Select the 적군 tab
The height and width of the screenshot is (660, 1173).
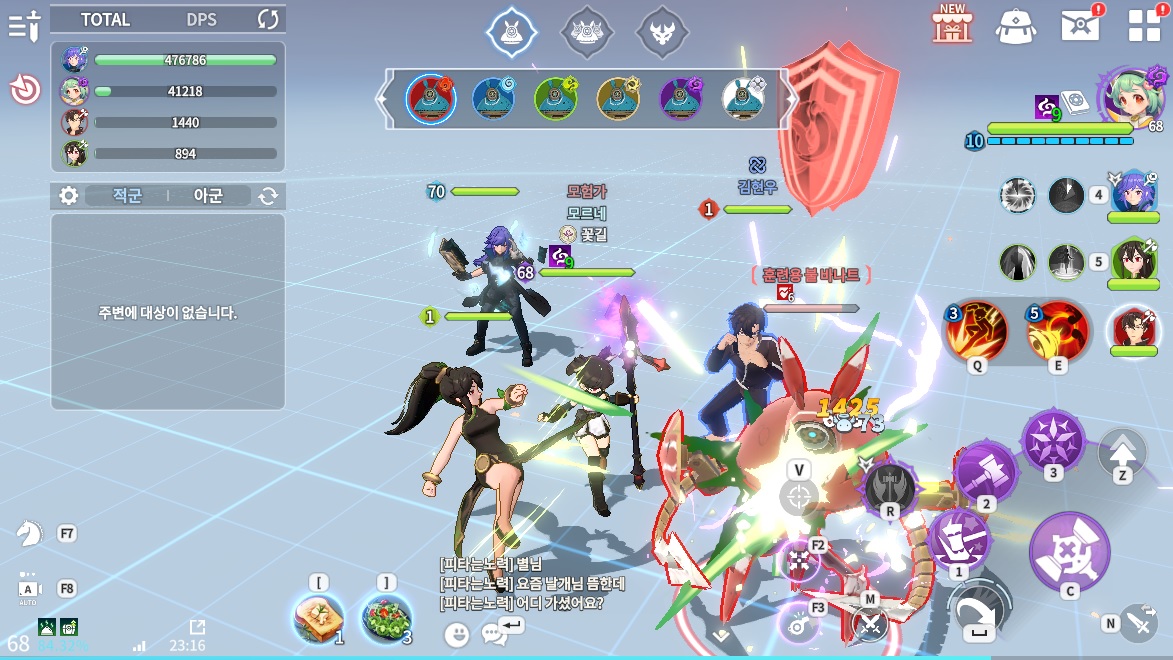[125, 196]
